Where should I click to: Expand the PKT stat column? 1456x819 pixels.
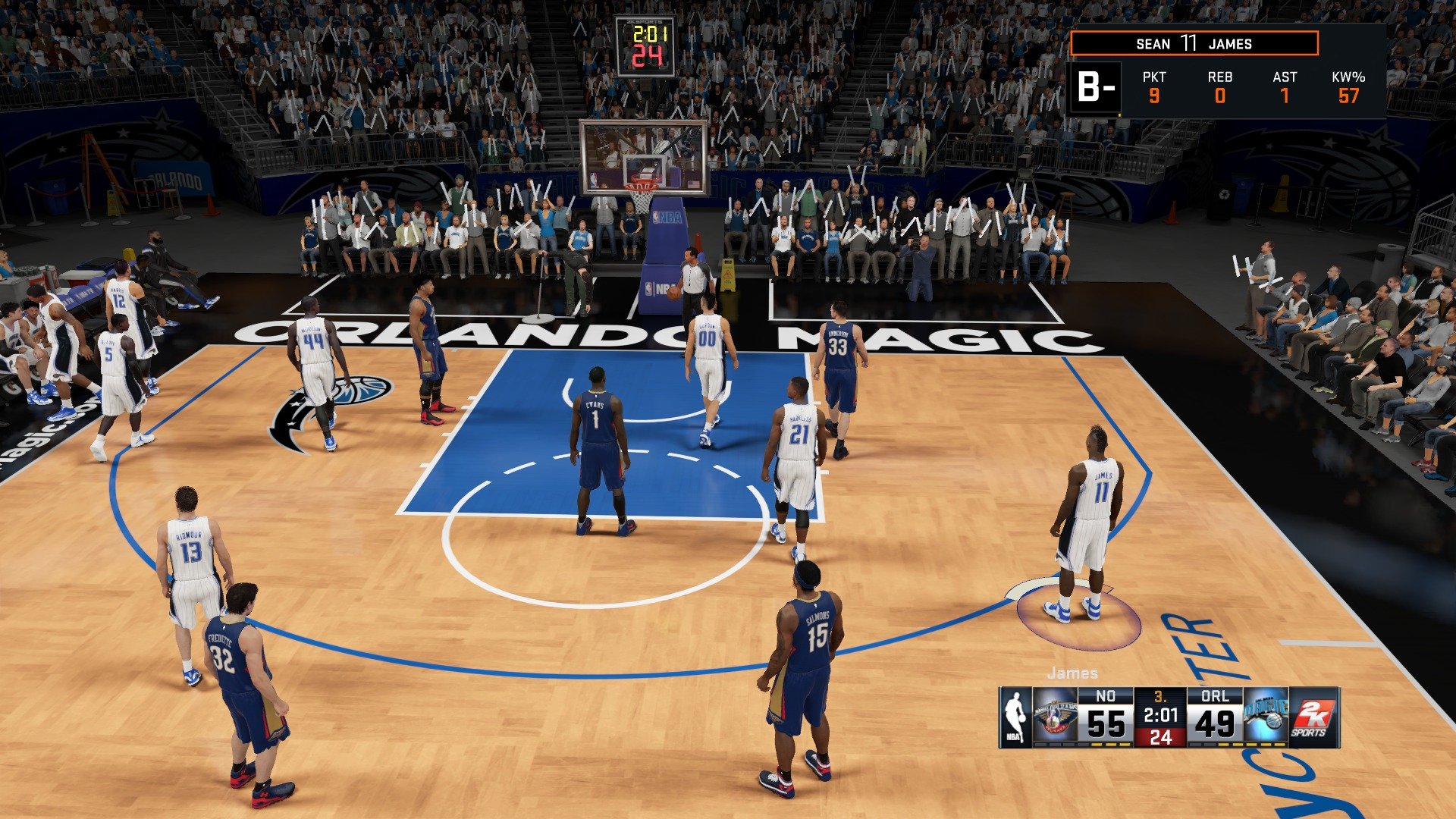1154,85
